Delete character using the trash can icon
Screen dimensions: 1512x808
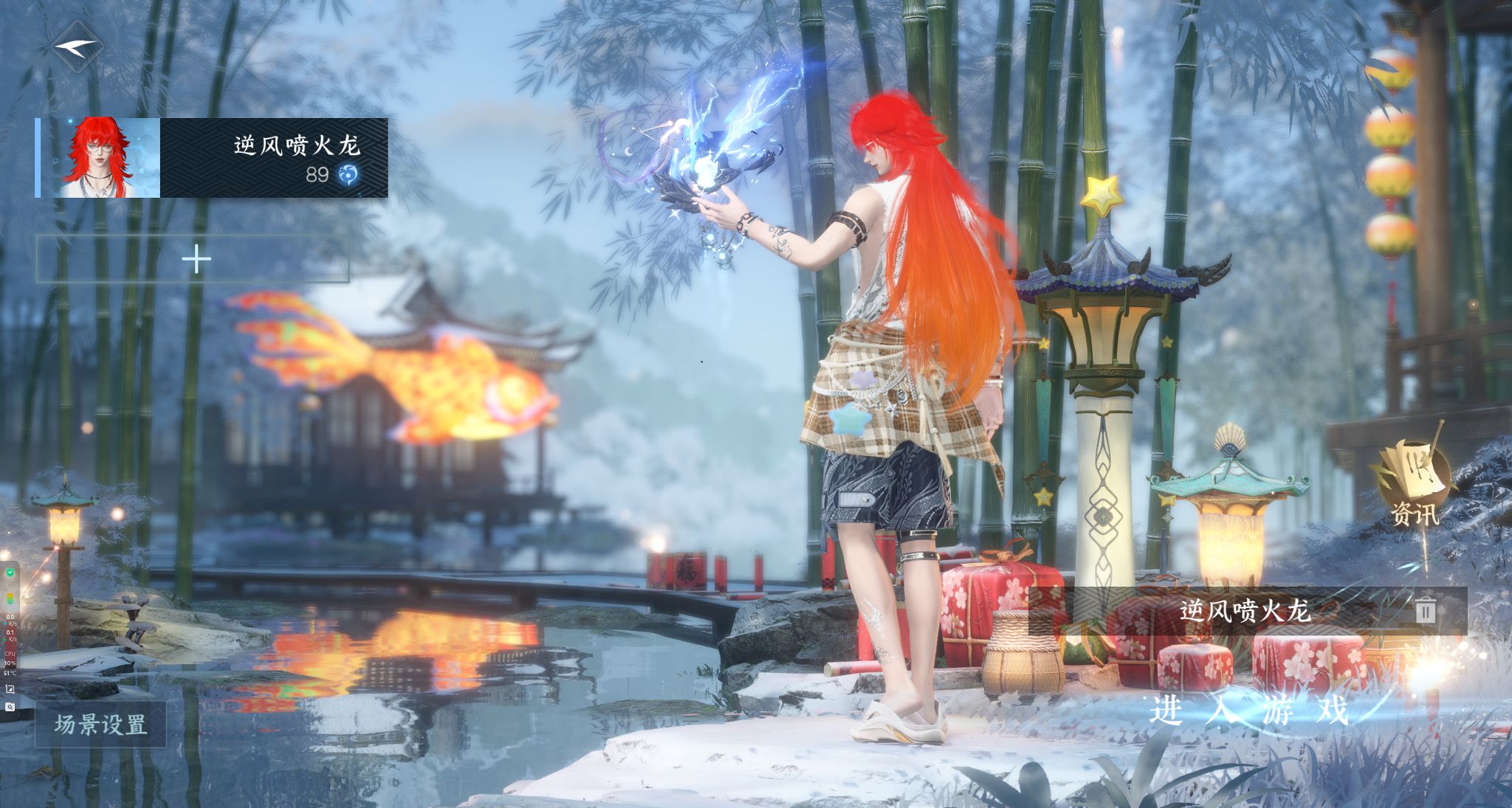coord(1425,610)
